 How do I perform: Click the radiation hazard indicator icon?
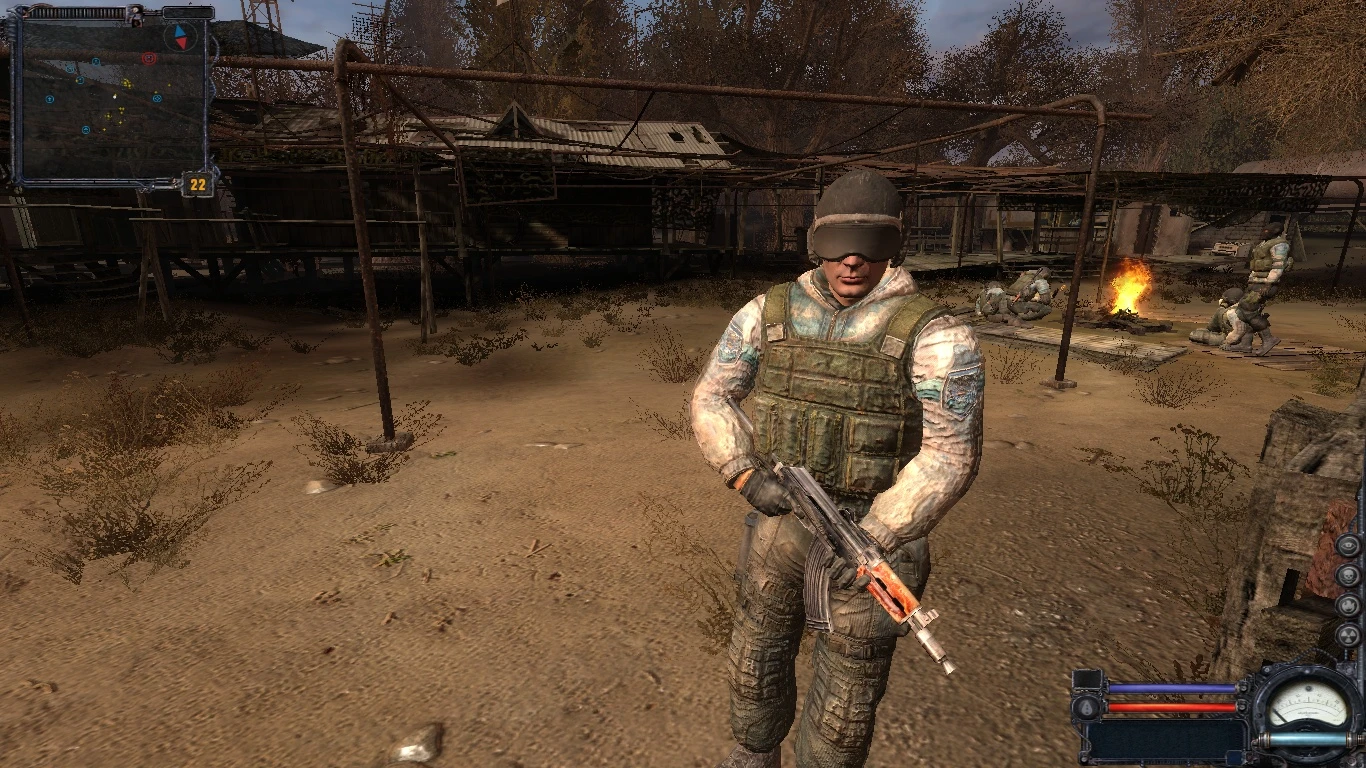(1349, 637)
